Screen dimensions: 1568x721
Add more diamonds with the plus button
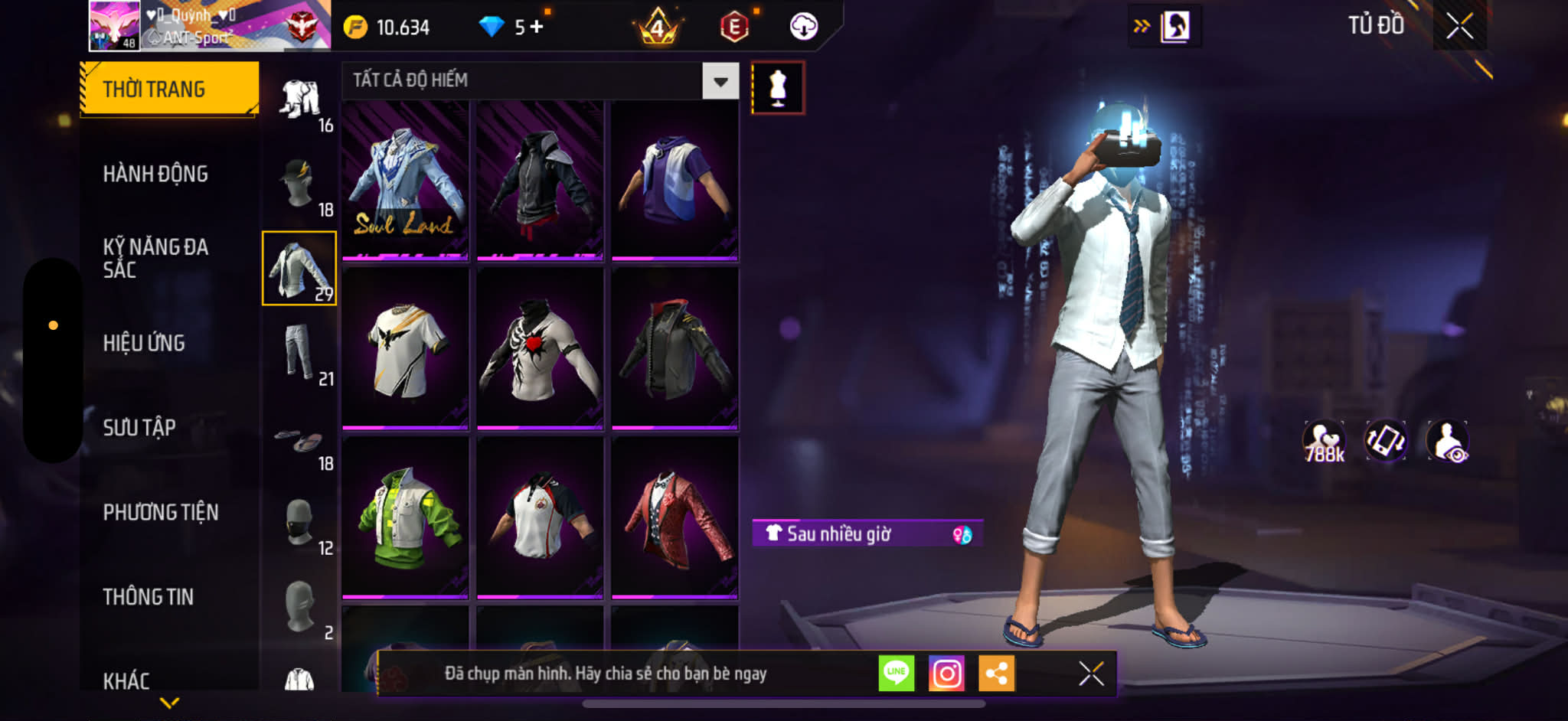click(537, 27)
